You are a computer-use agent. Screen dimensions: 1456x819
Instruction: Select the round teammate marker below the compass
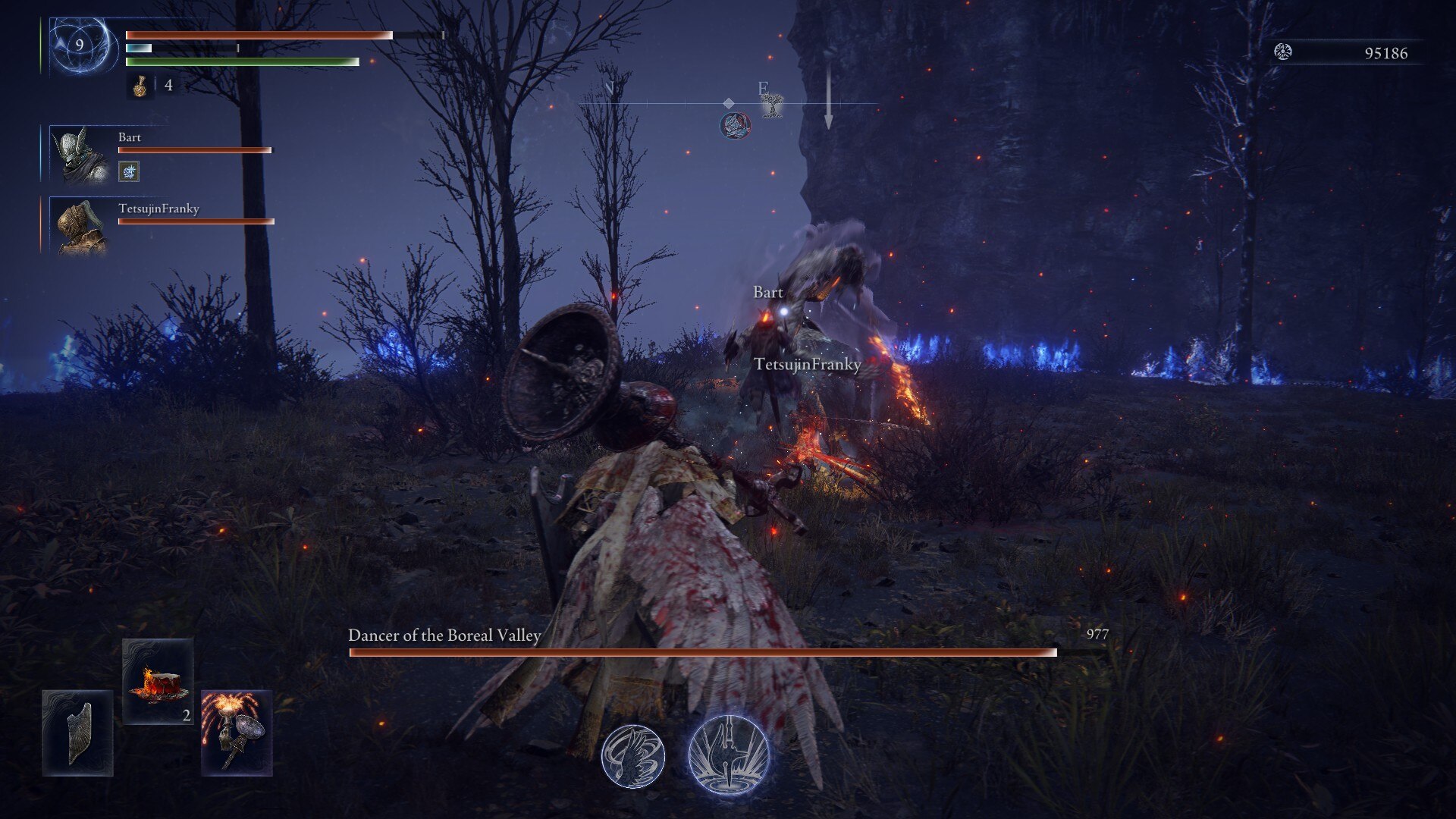pos(735,125)
